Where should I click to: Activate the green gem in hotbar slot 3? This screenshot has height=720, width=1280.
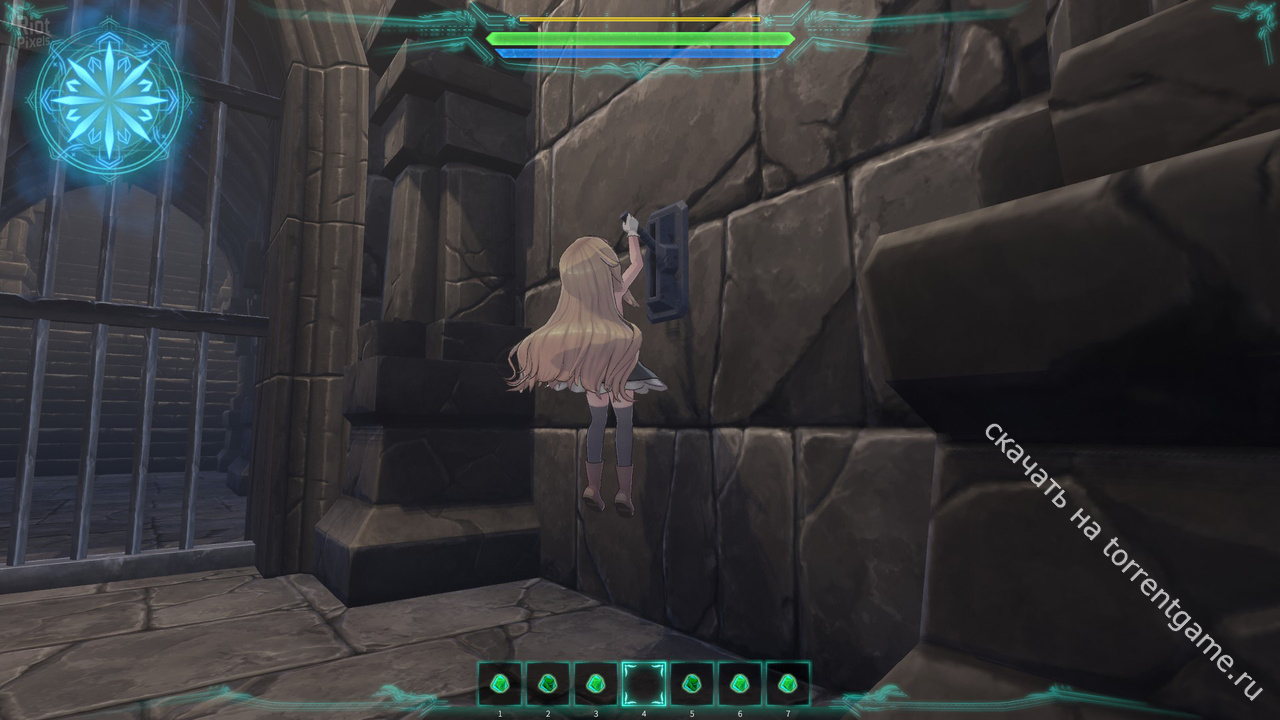pos(596,685)
